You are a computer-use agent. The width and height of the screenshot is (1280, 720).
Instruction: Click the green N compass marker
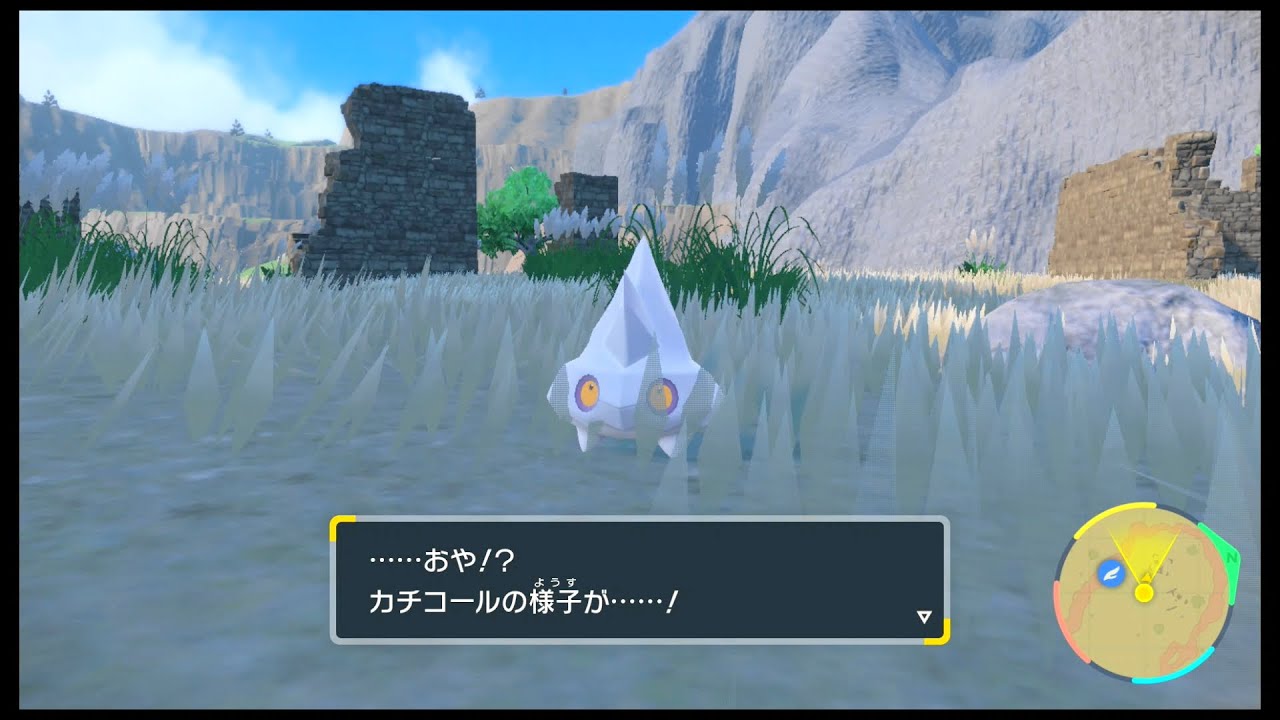pyautogui.click(x=1231, y=558)
